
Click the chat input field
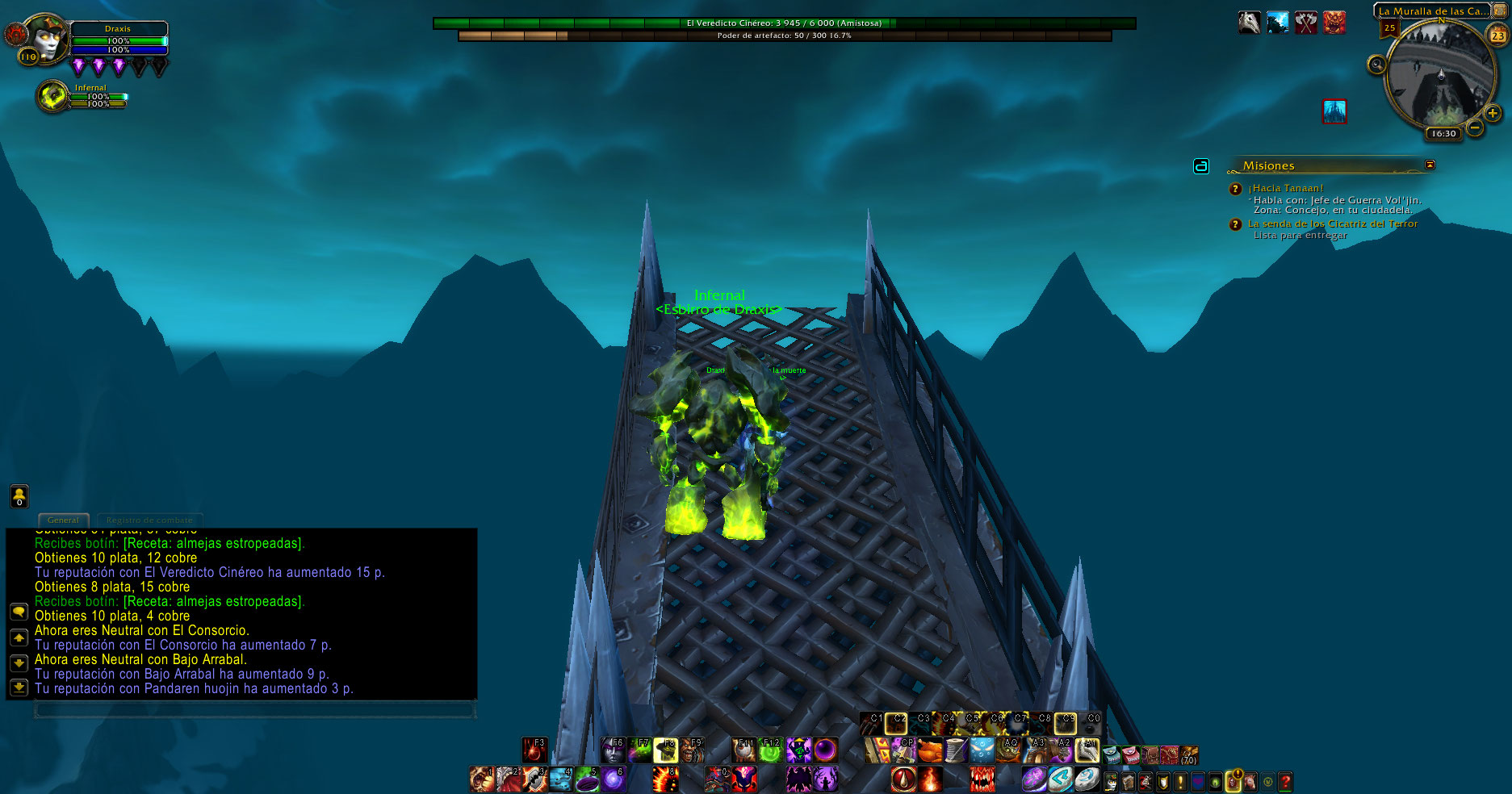[253, 709]
